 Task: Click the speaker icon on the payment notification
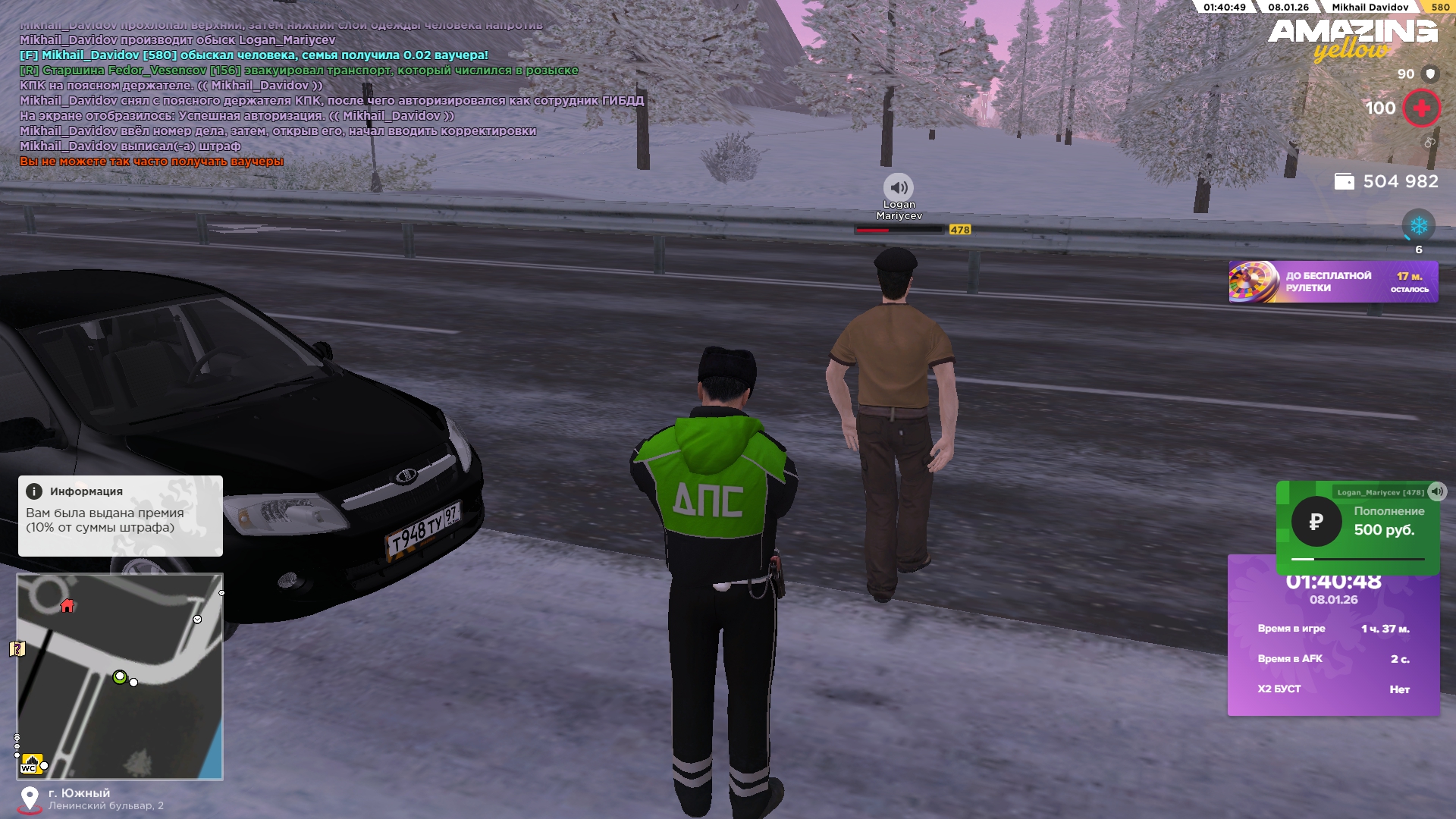(1437, 491)
